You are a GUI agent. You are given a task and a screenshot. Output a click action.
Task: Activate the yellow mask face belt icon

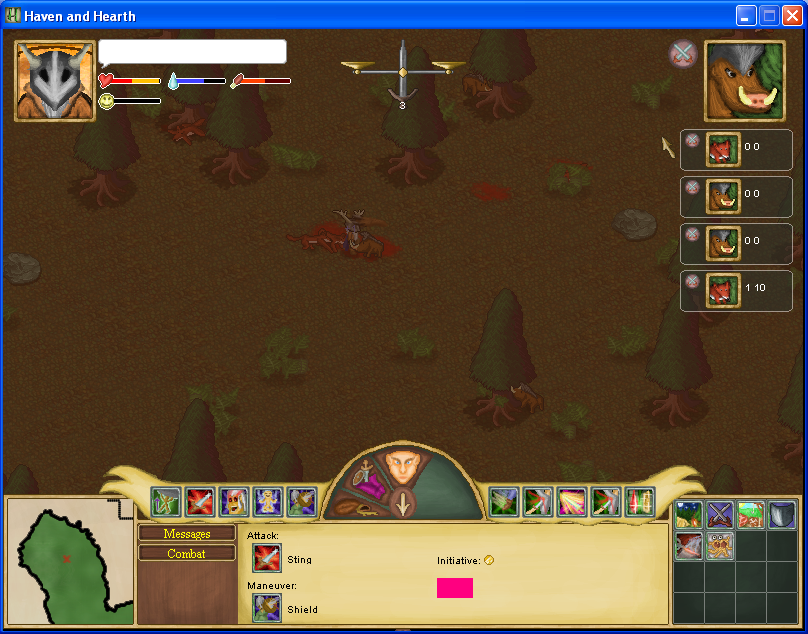click(x=233, y=501)
